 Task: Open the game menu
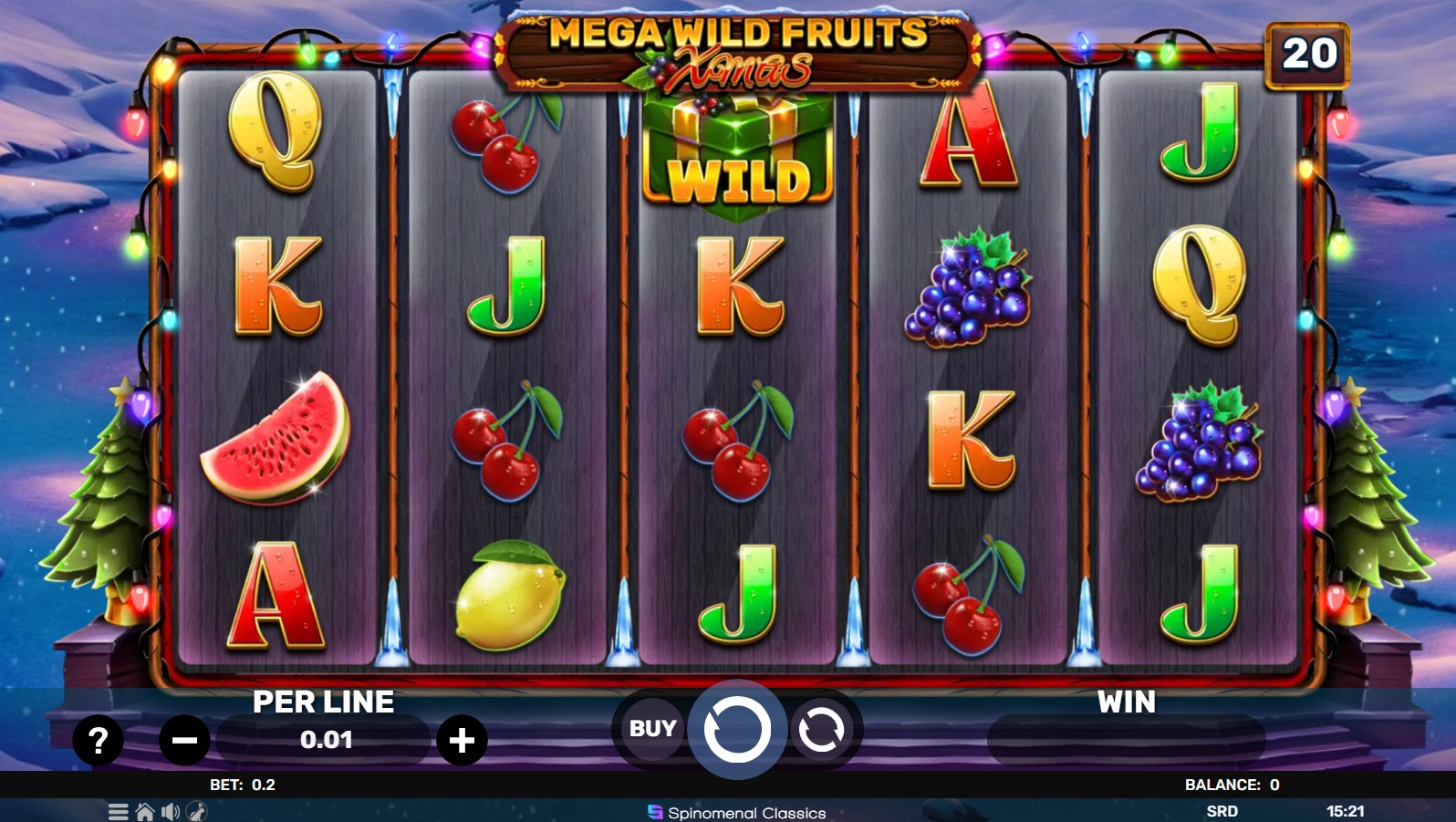(118, 811)
